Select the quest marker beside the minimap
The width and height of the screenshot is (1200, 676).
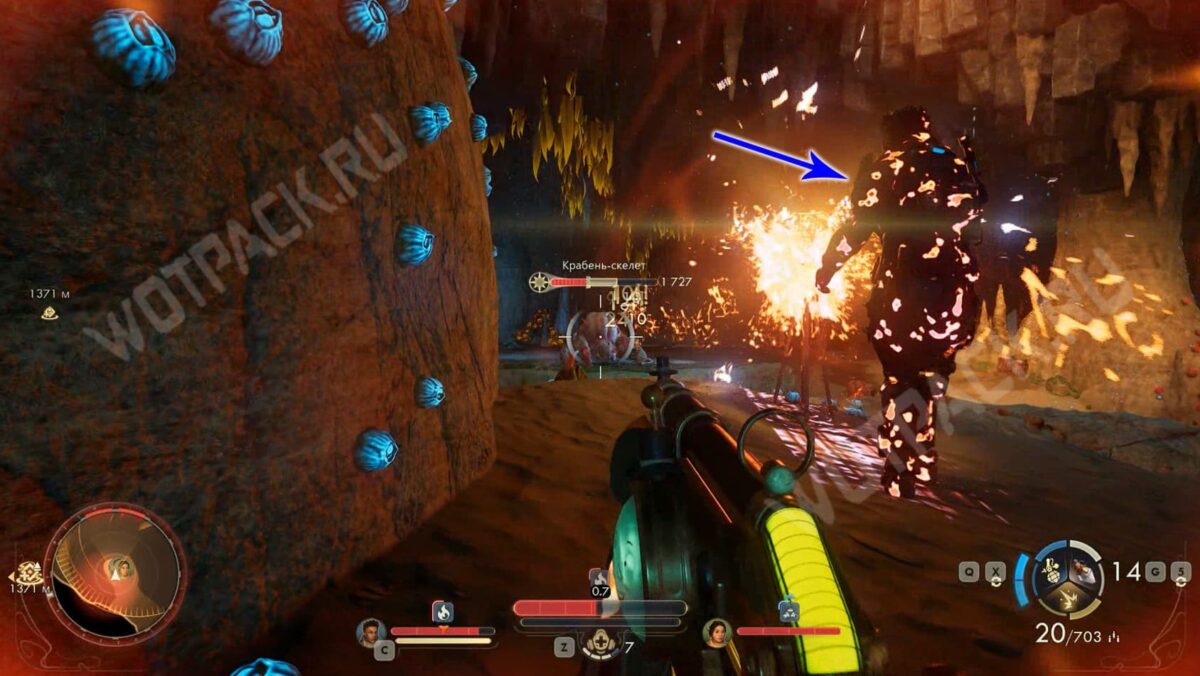point(28,574)
